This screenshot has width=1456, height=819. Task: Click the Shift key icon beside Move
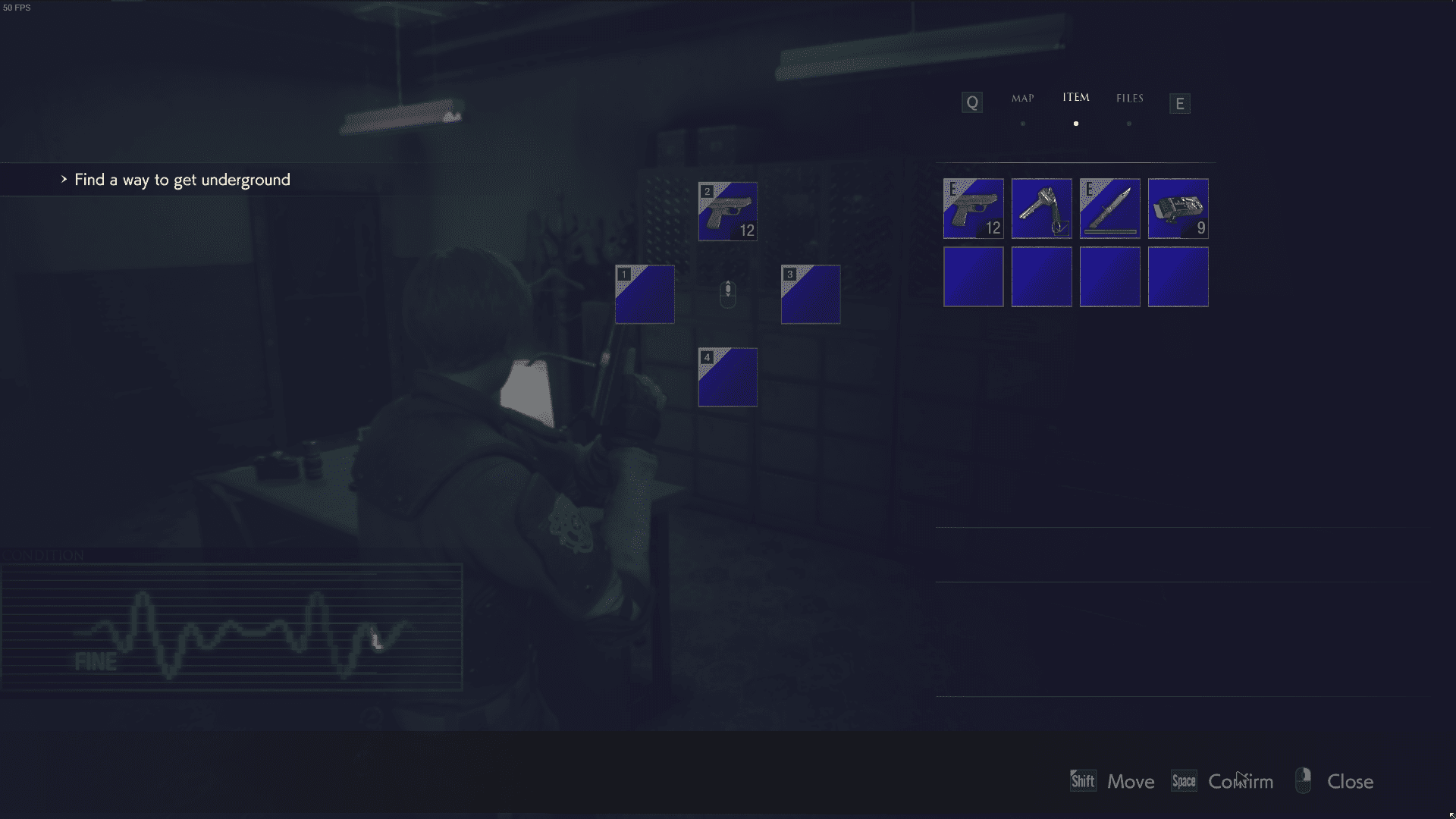click(1082, 780)
